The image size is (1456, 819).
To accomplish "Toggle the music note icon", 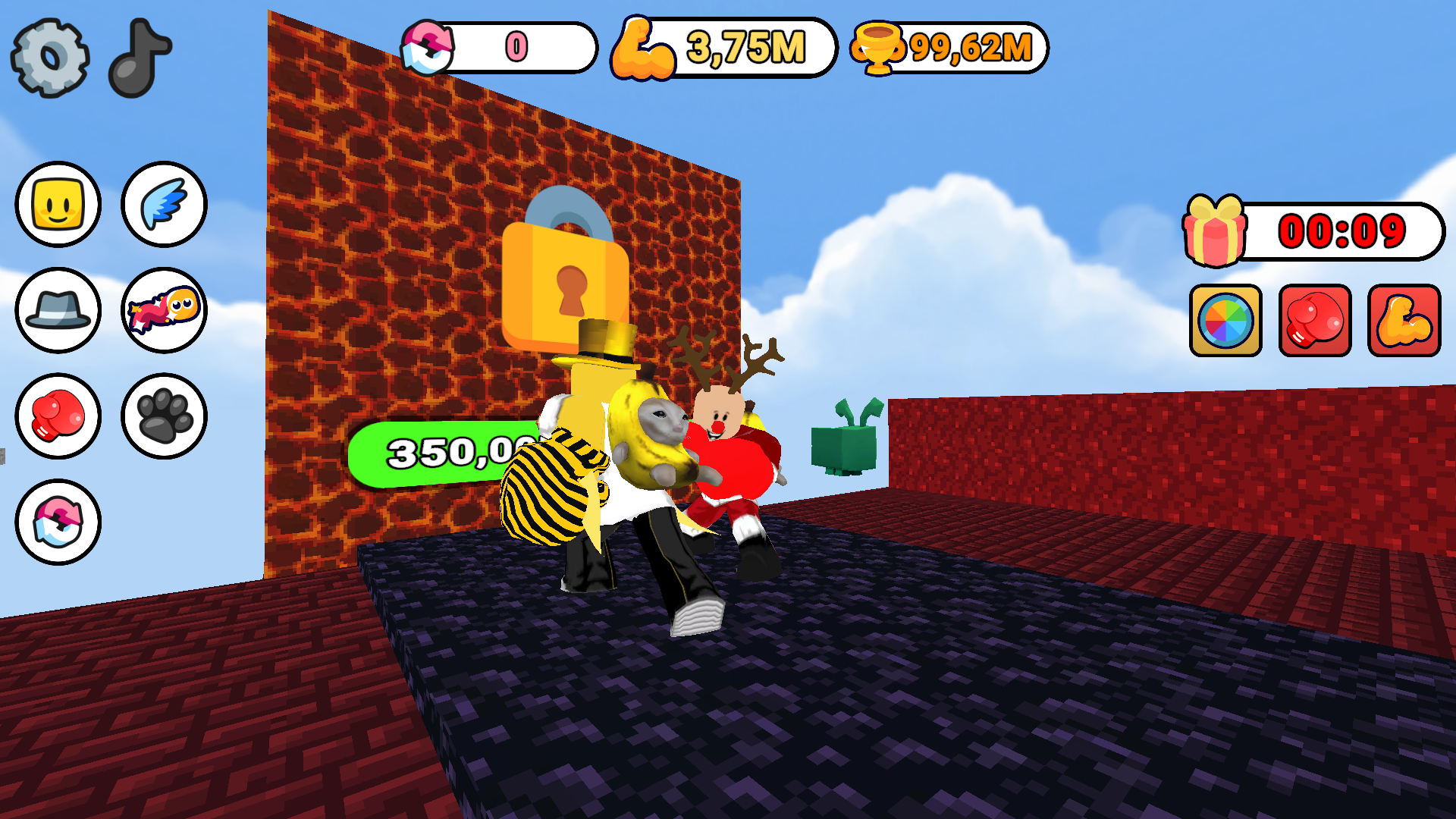I will pyautogui.click(x=139, y=57).
